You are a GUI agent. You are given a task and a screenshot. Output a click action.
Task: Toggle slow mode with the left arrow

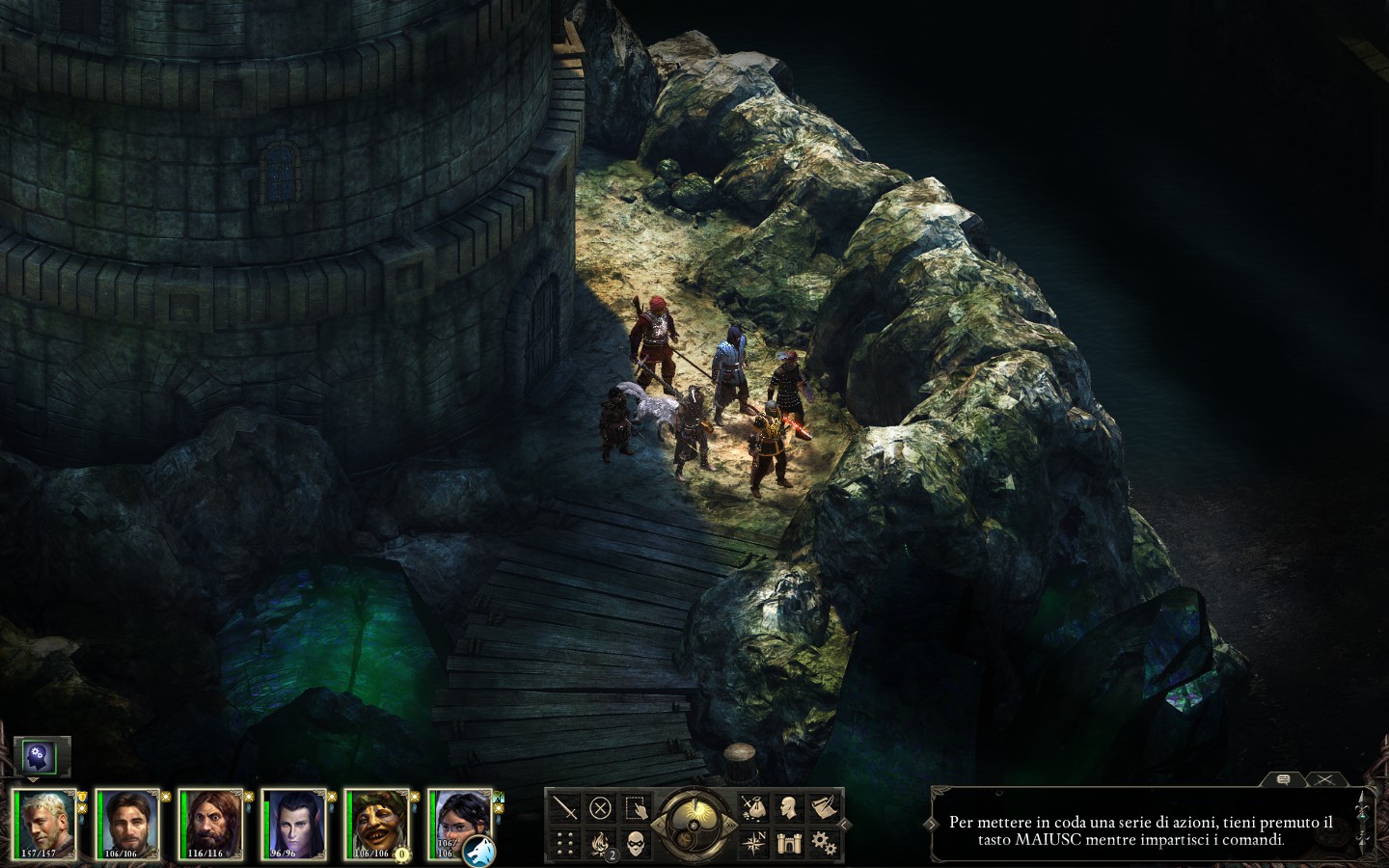click(x=658, y=825)
